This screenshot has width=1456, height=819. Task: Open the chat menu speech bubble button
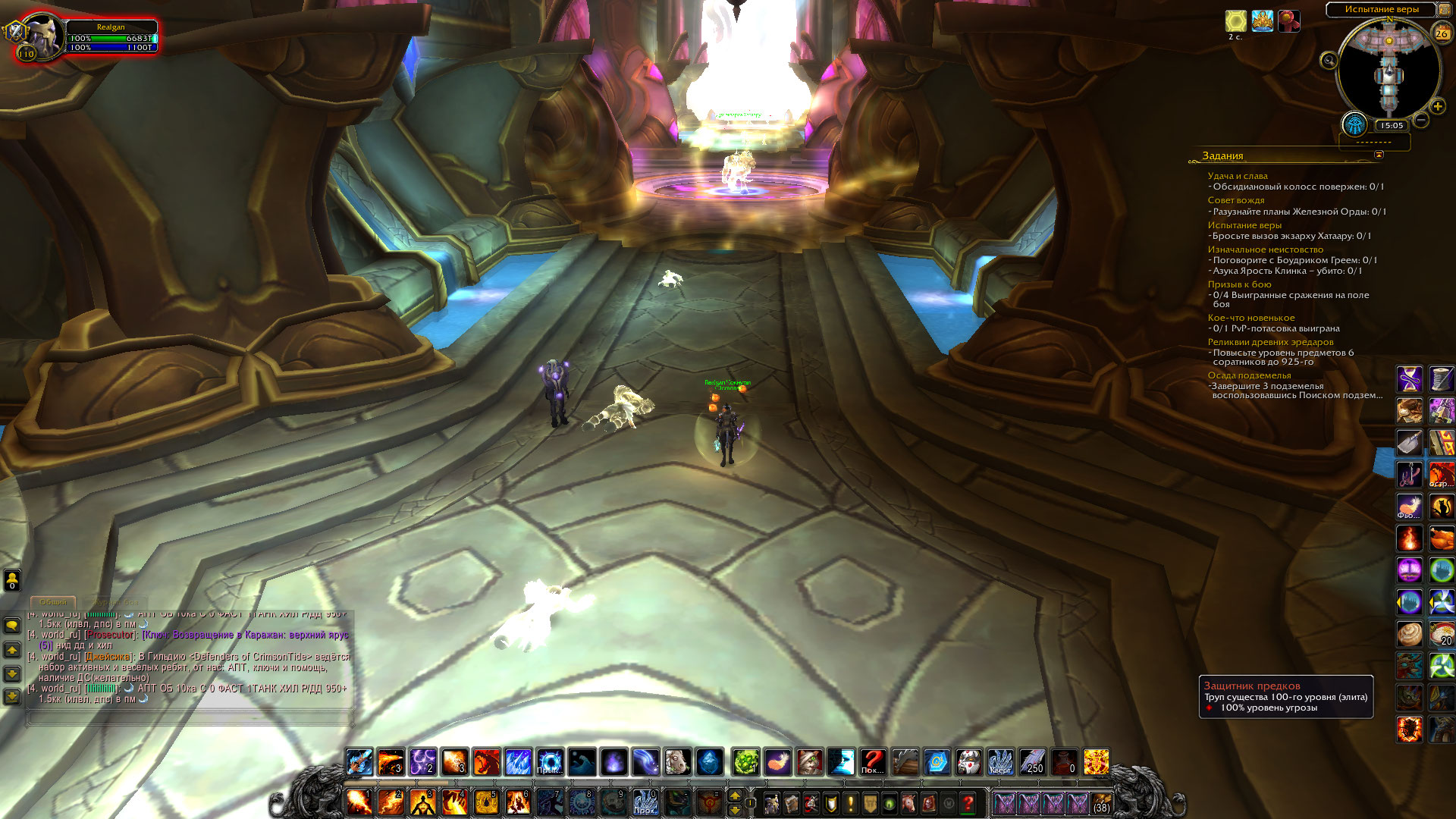pos(12,626)
